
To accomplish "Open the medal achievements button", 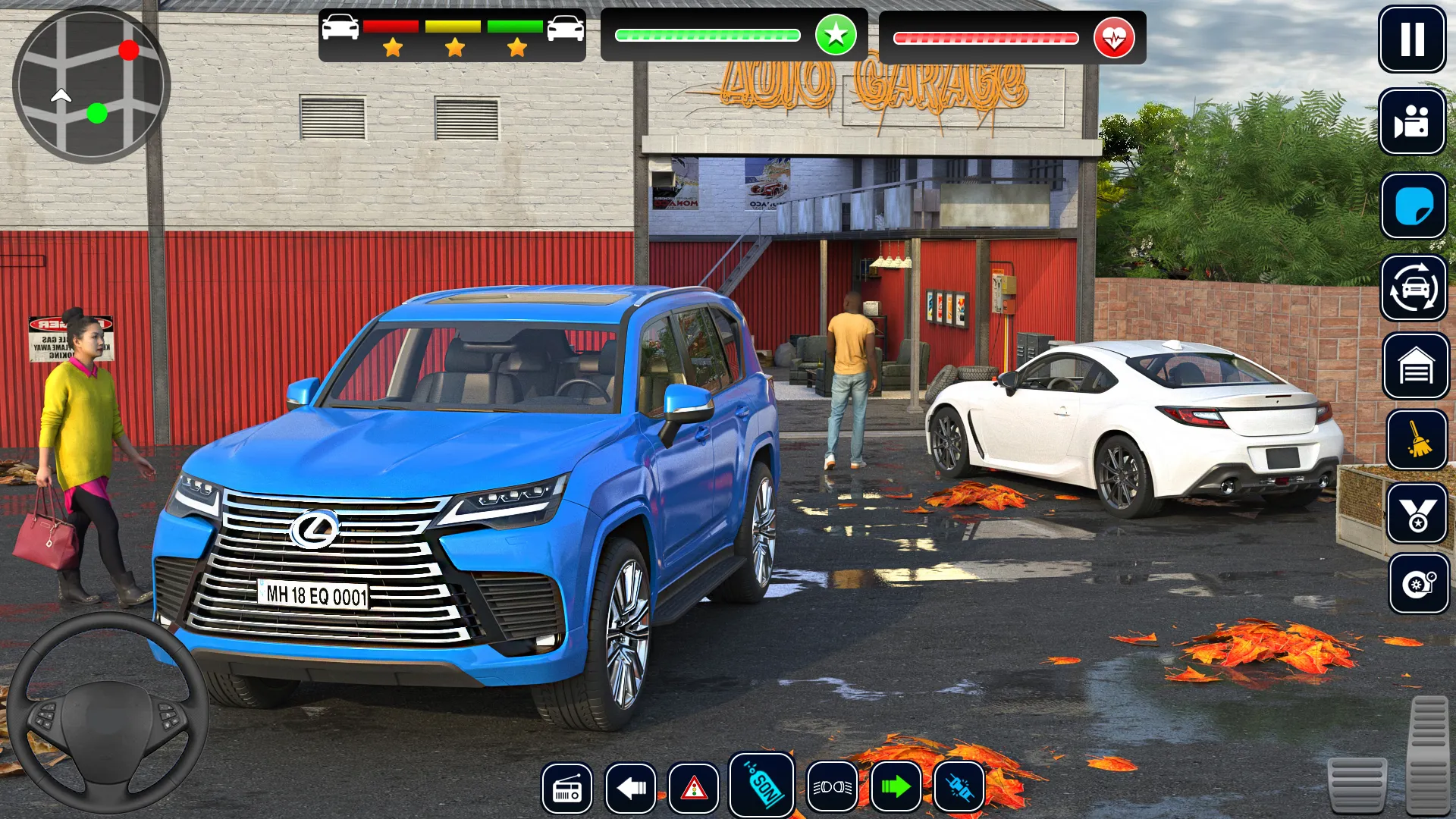I will 1417,513.
